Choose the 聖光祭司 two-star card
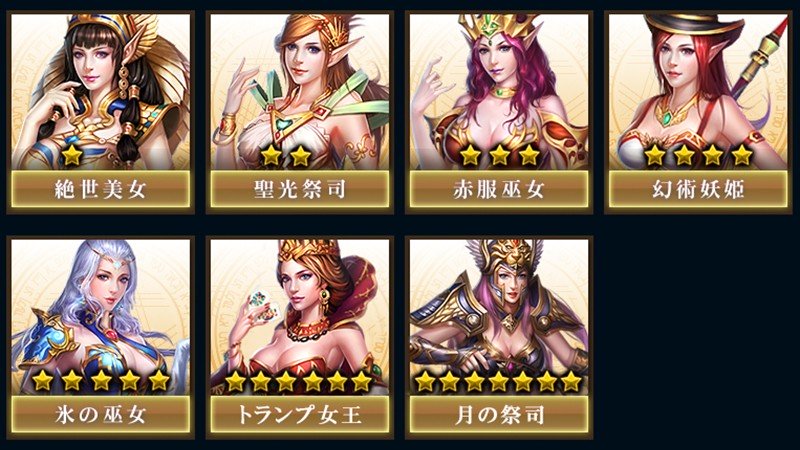This screenshot has height=450, width=800. click(300, 110)
